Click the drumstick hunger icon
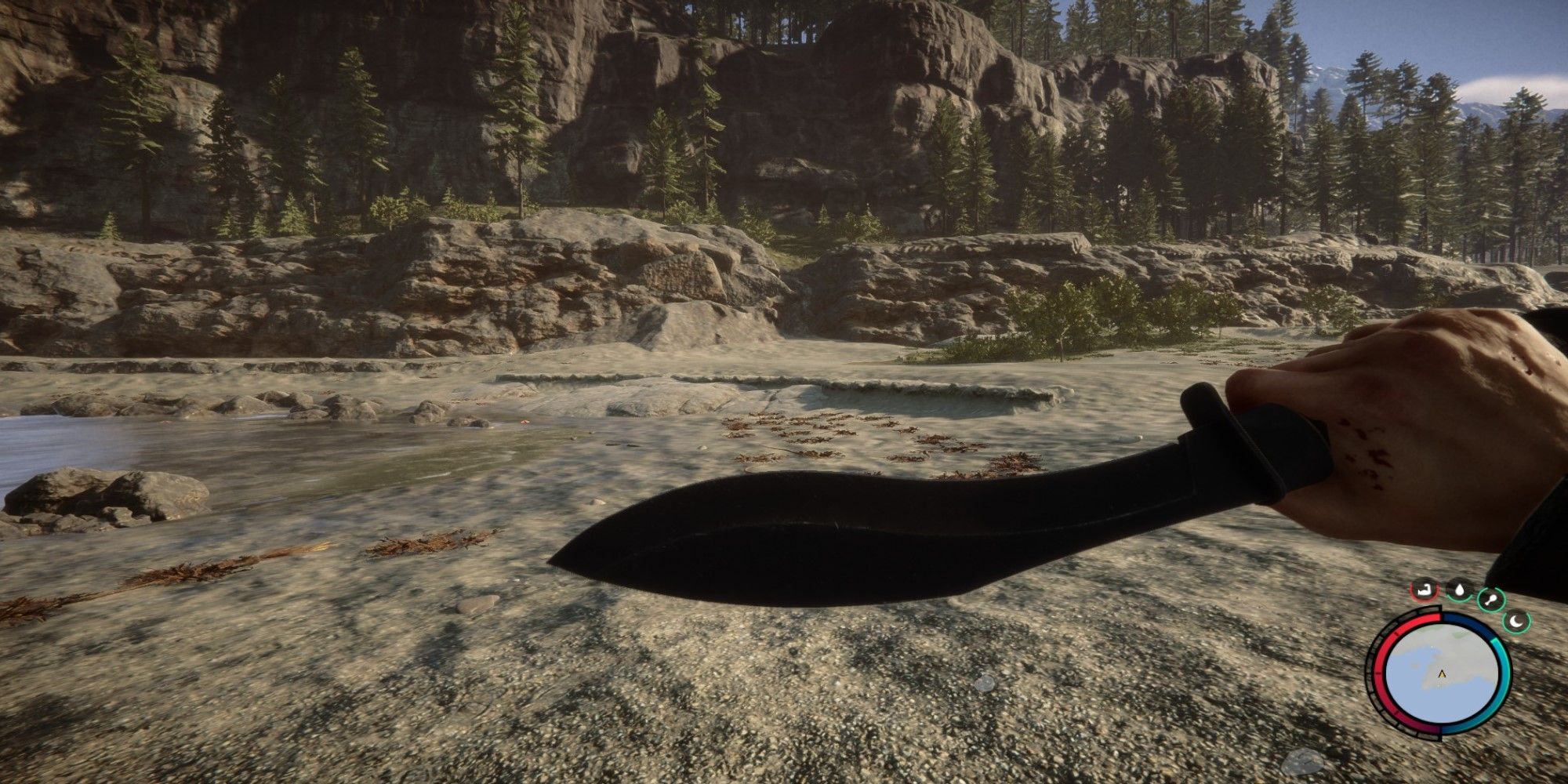1568x784 pixels. coord(1491,600)
